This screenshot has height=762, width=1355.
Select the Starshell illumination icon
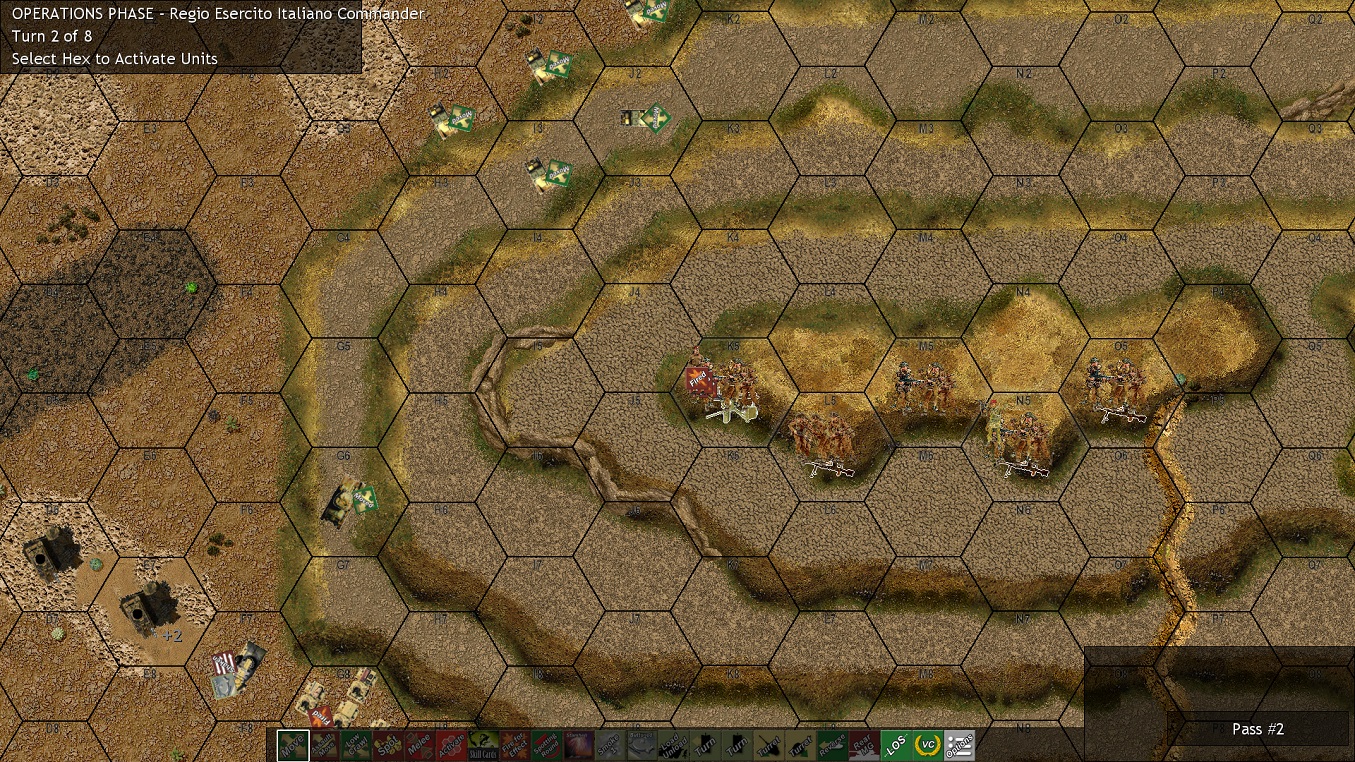tap(580, 746)
